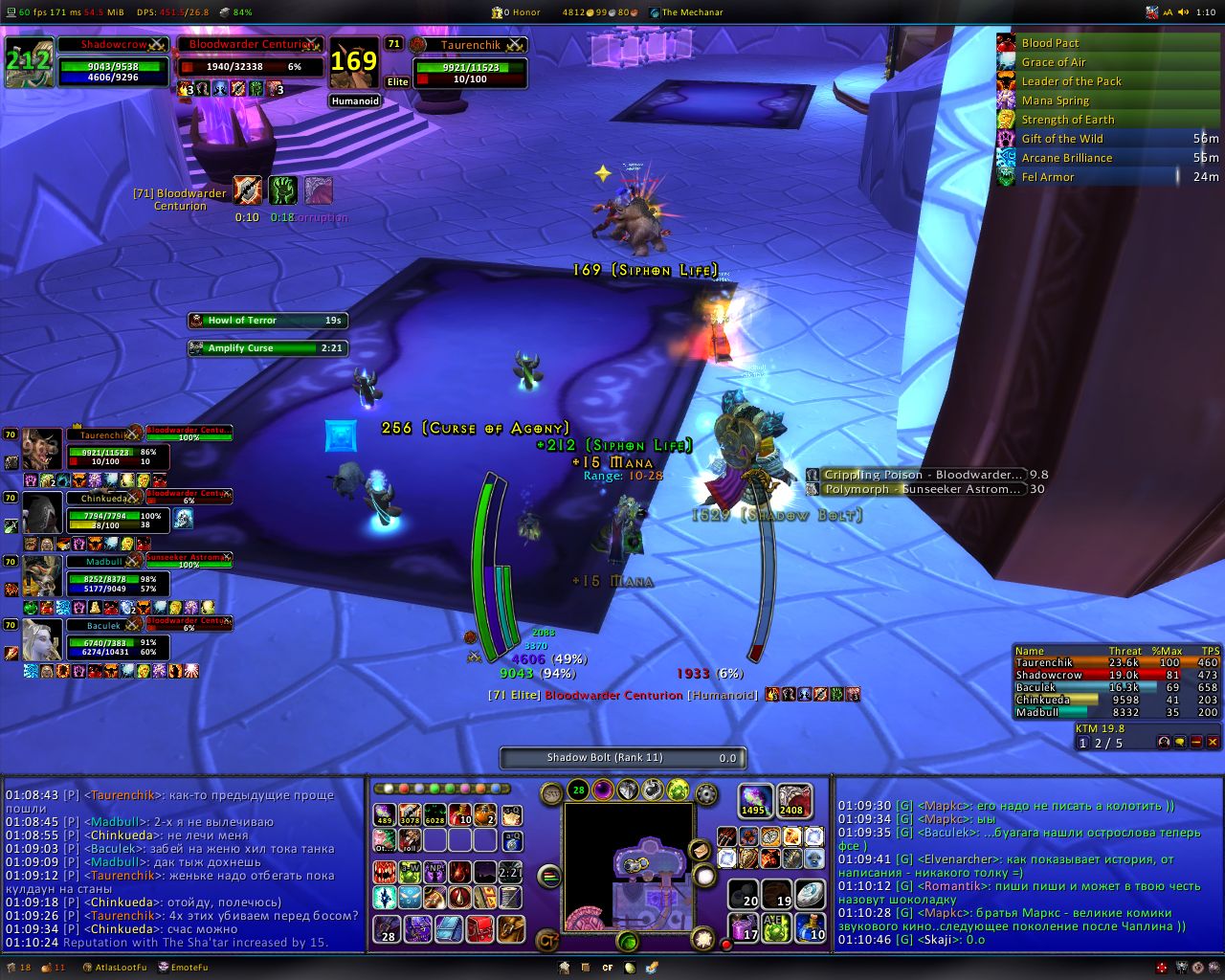Select Madbull's party frame portrait
The height and width of the screenshot is (980, 1225).
click(x=42, y=576)
